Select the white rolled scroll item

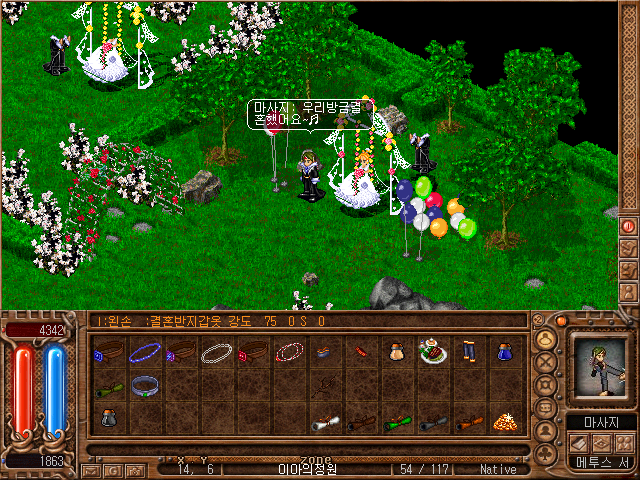pos(326,422)
